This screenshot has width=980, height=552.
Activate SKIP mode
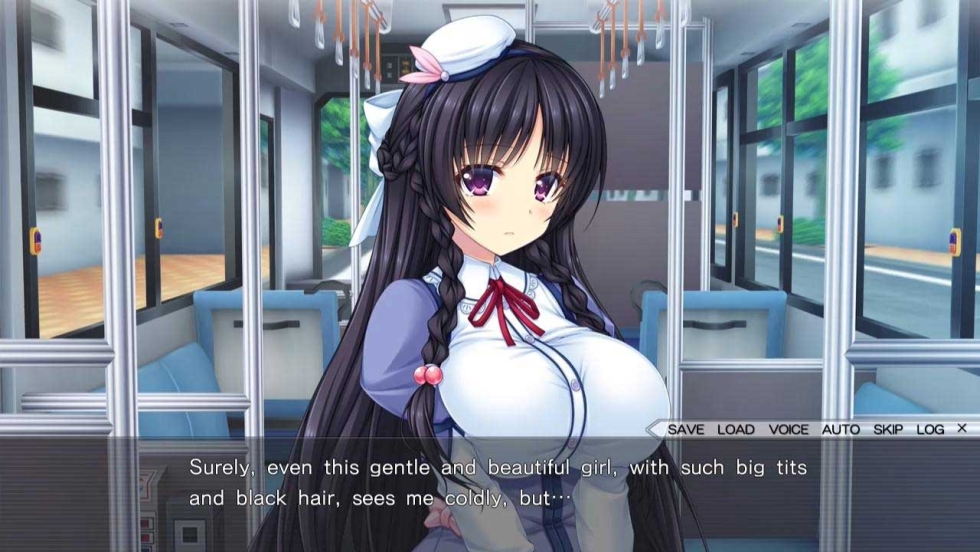point(887,429)
